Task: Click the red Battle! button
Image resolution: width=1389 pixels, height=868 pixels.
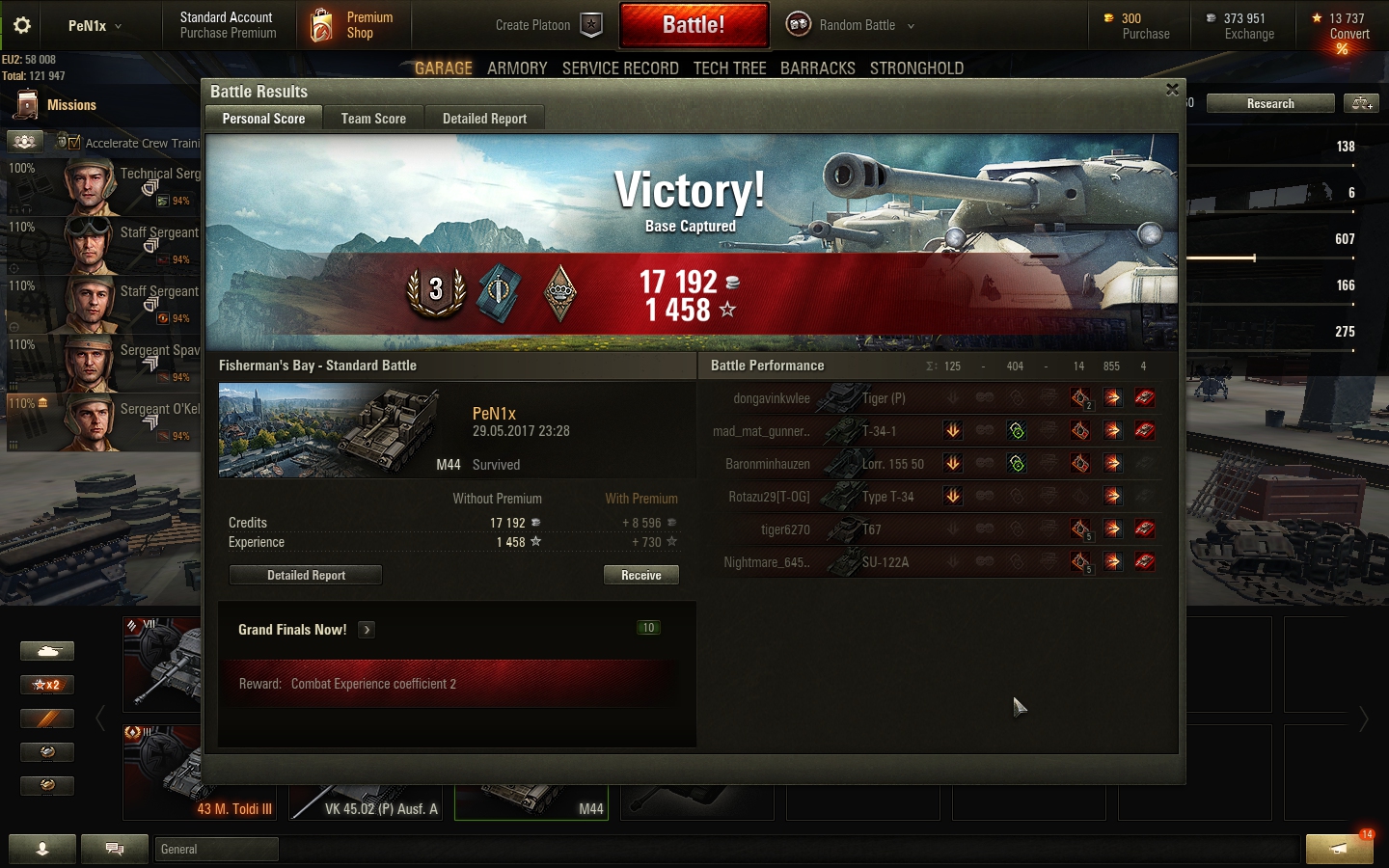Action: [x=694, y=25]
